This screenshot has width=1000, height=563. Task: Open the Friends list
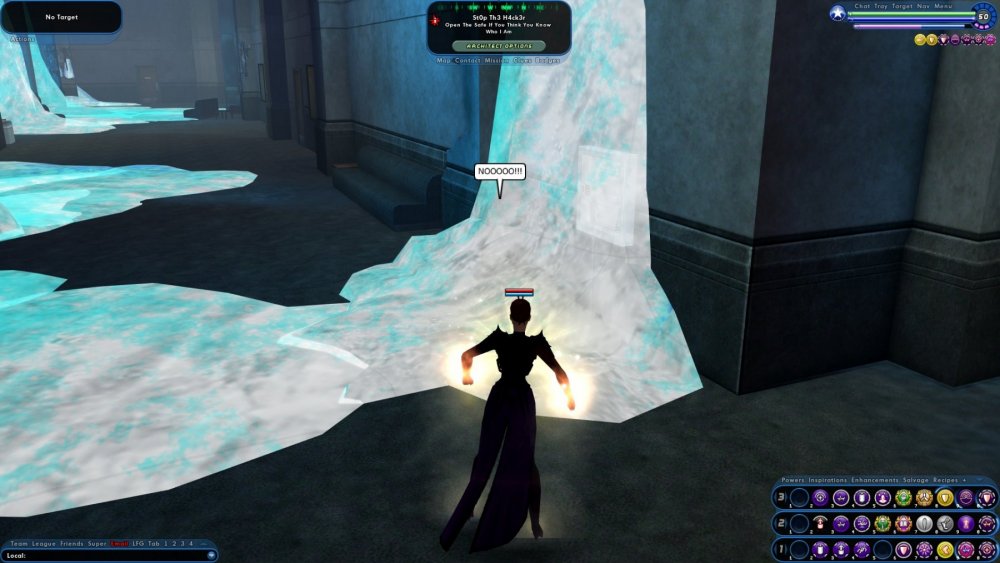coord(72,543)
